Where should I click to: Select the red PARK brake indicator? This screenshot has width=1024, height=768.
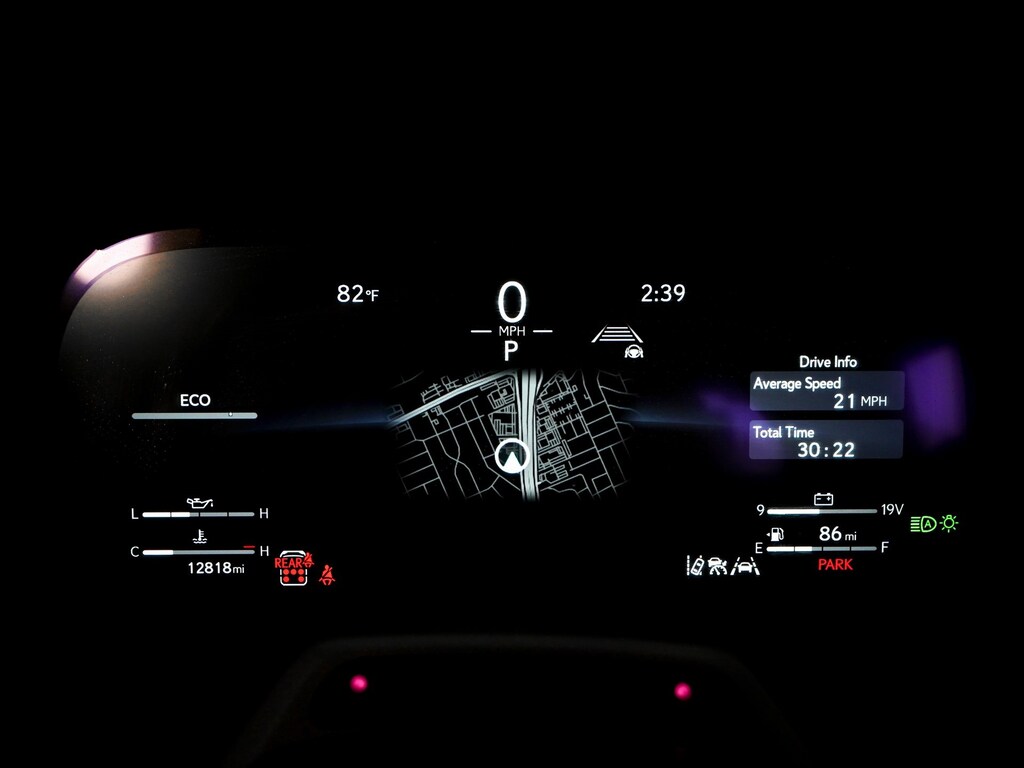[835, 565]
